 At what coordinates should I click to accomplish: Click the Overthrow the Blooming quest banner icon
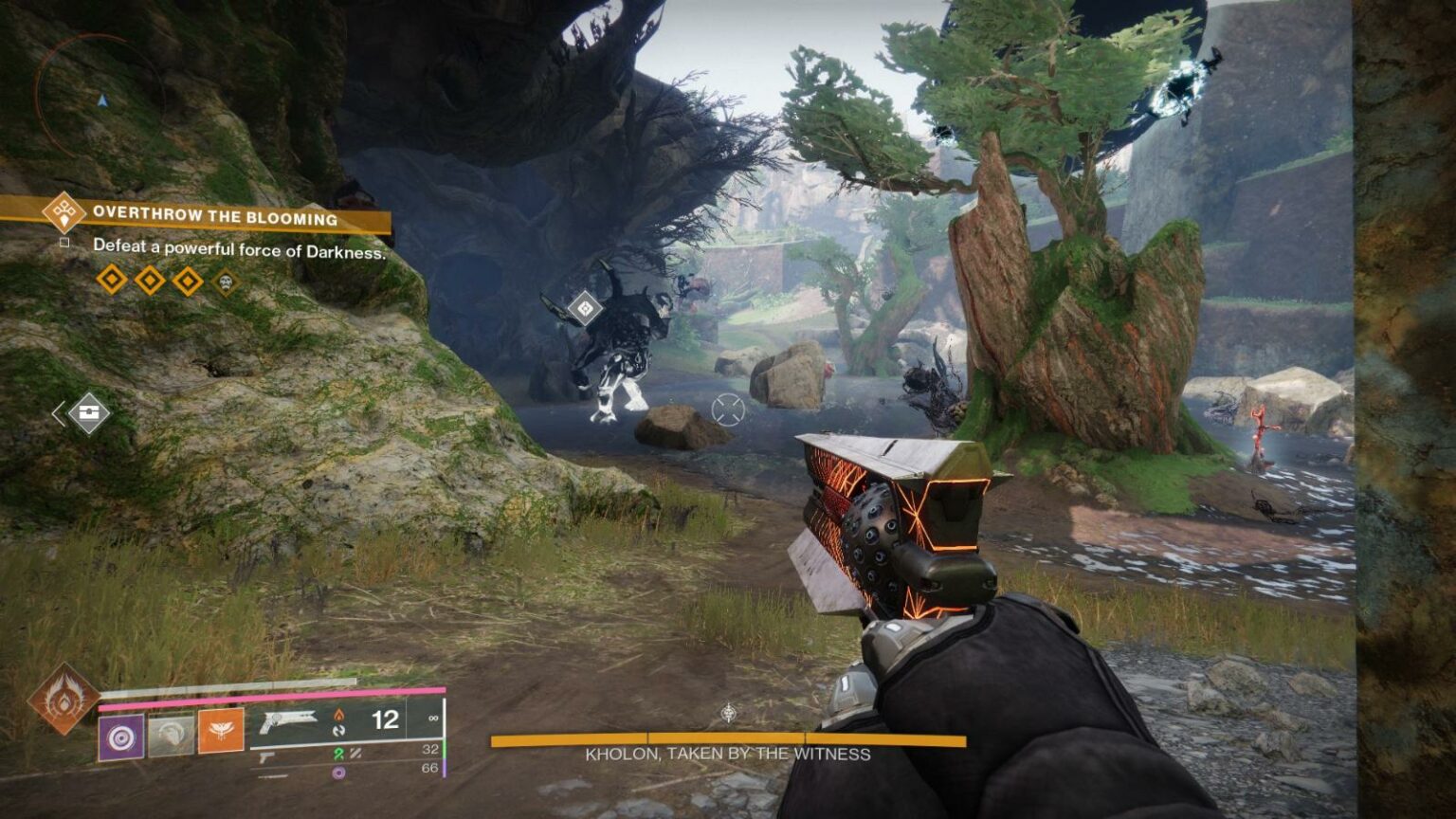[63, 212]
